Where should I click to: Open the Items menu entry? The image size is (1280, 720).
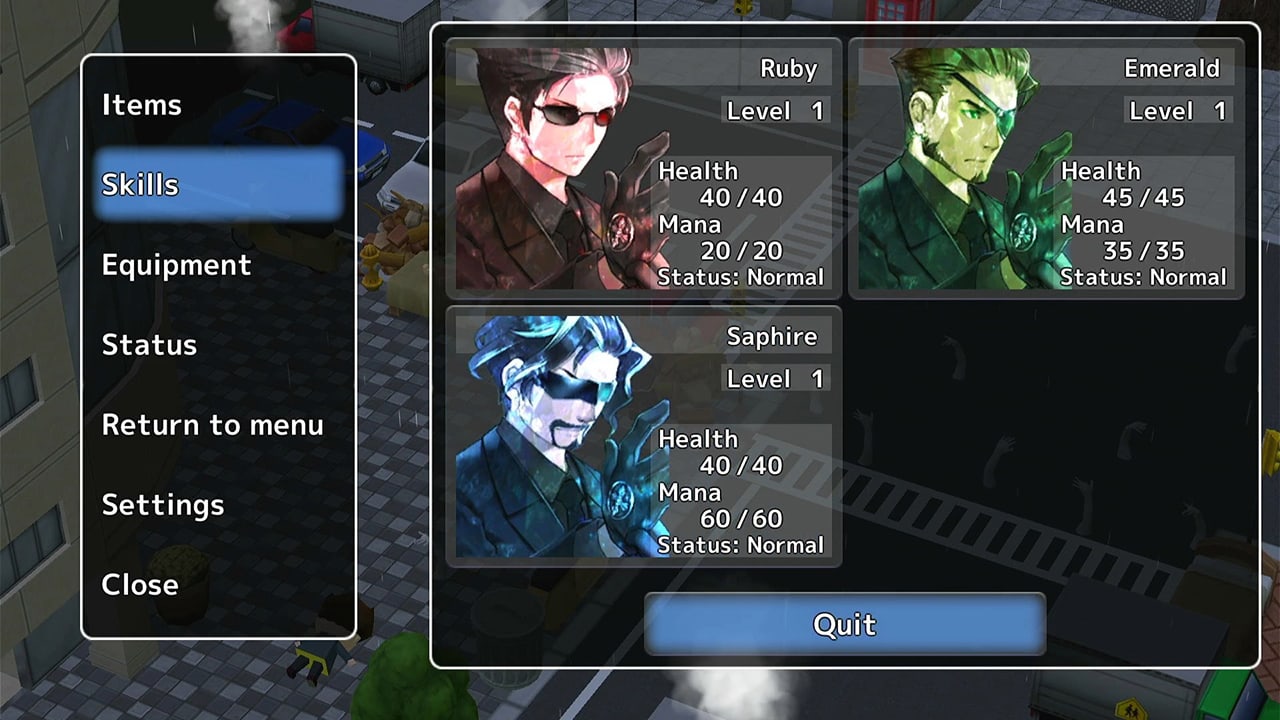point(141,105)
